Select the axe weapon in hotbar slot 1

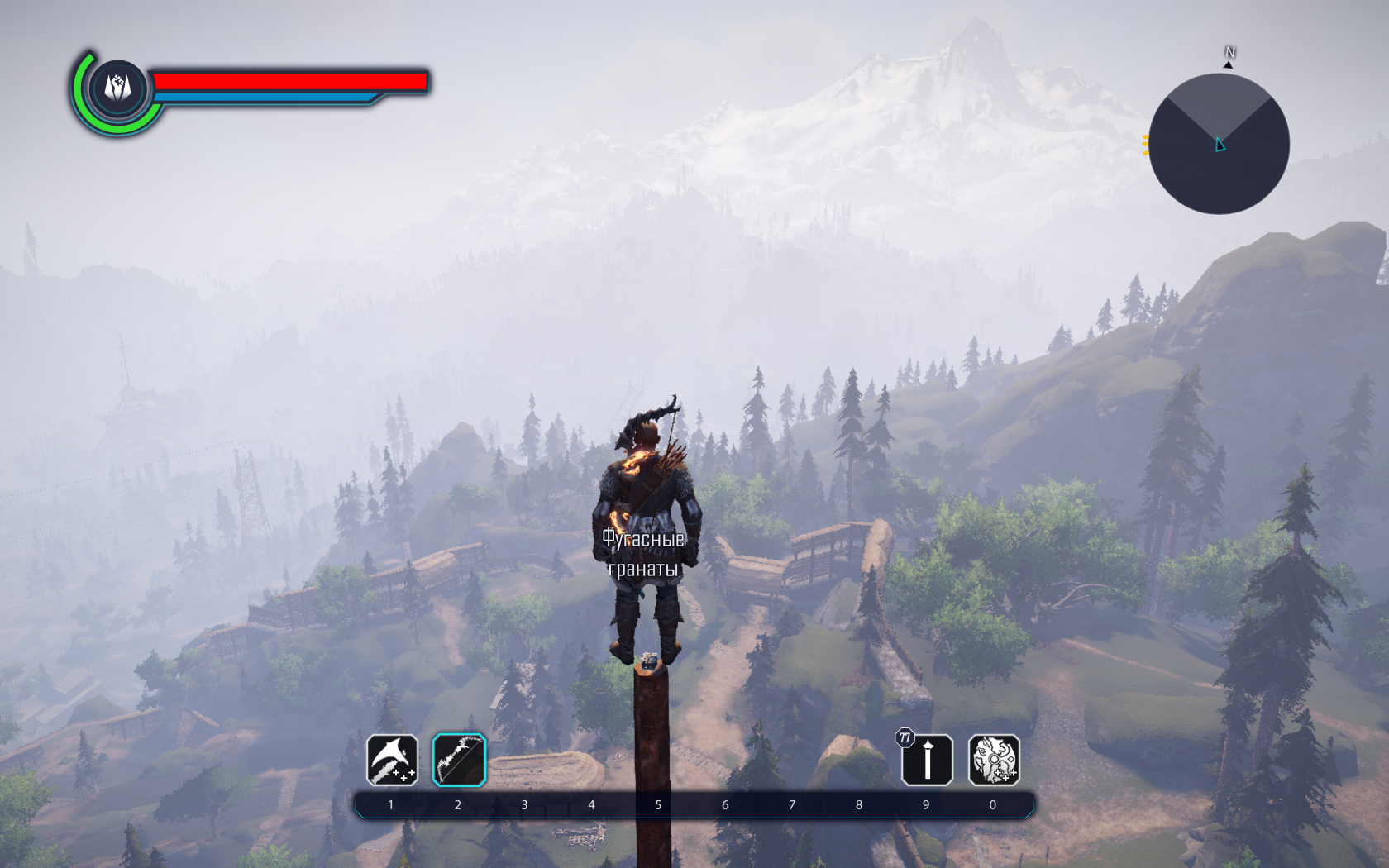[392, 760]
